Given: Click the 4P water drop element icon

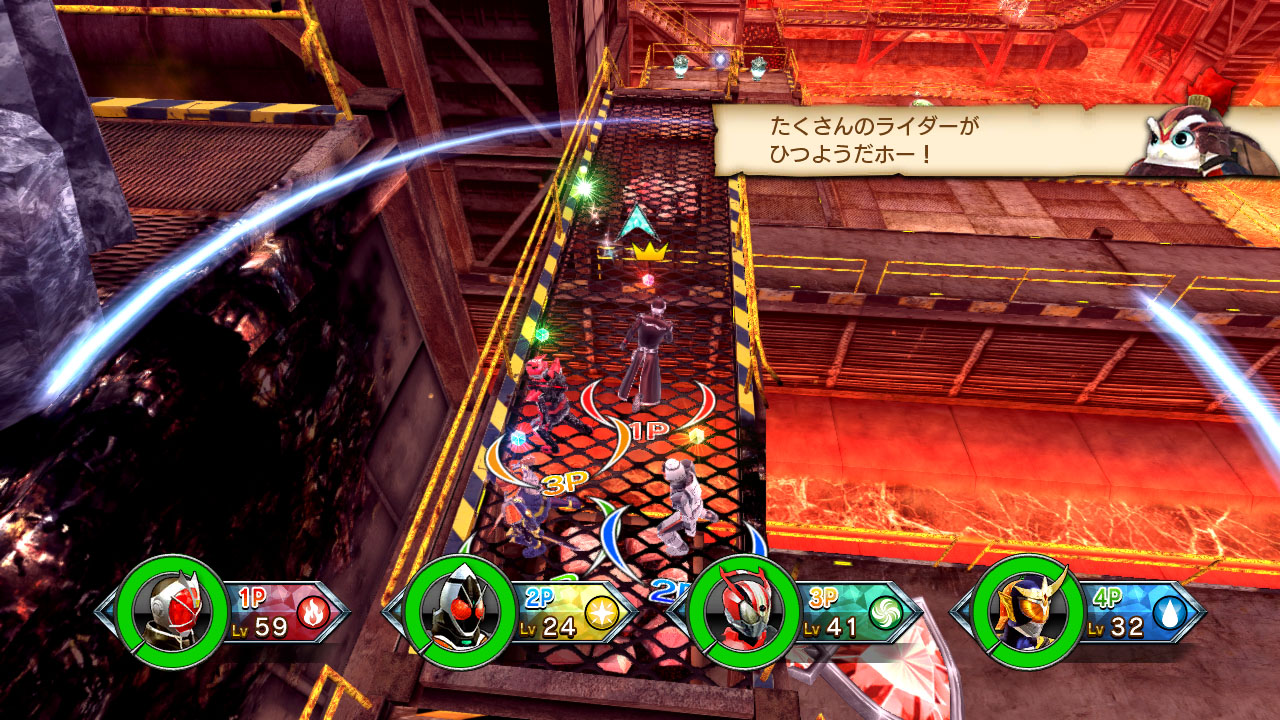Looking at the screenshot, I should click(1171, 611).
